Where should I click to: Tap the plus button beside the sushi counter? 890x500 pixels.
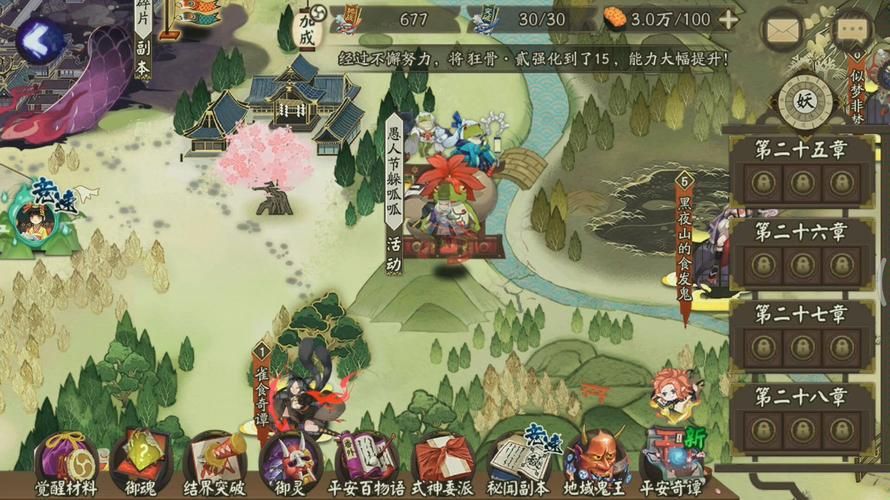pyautogui.click(x=729, y=19)
